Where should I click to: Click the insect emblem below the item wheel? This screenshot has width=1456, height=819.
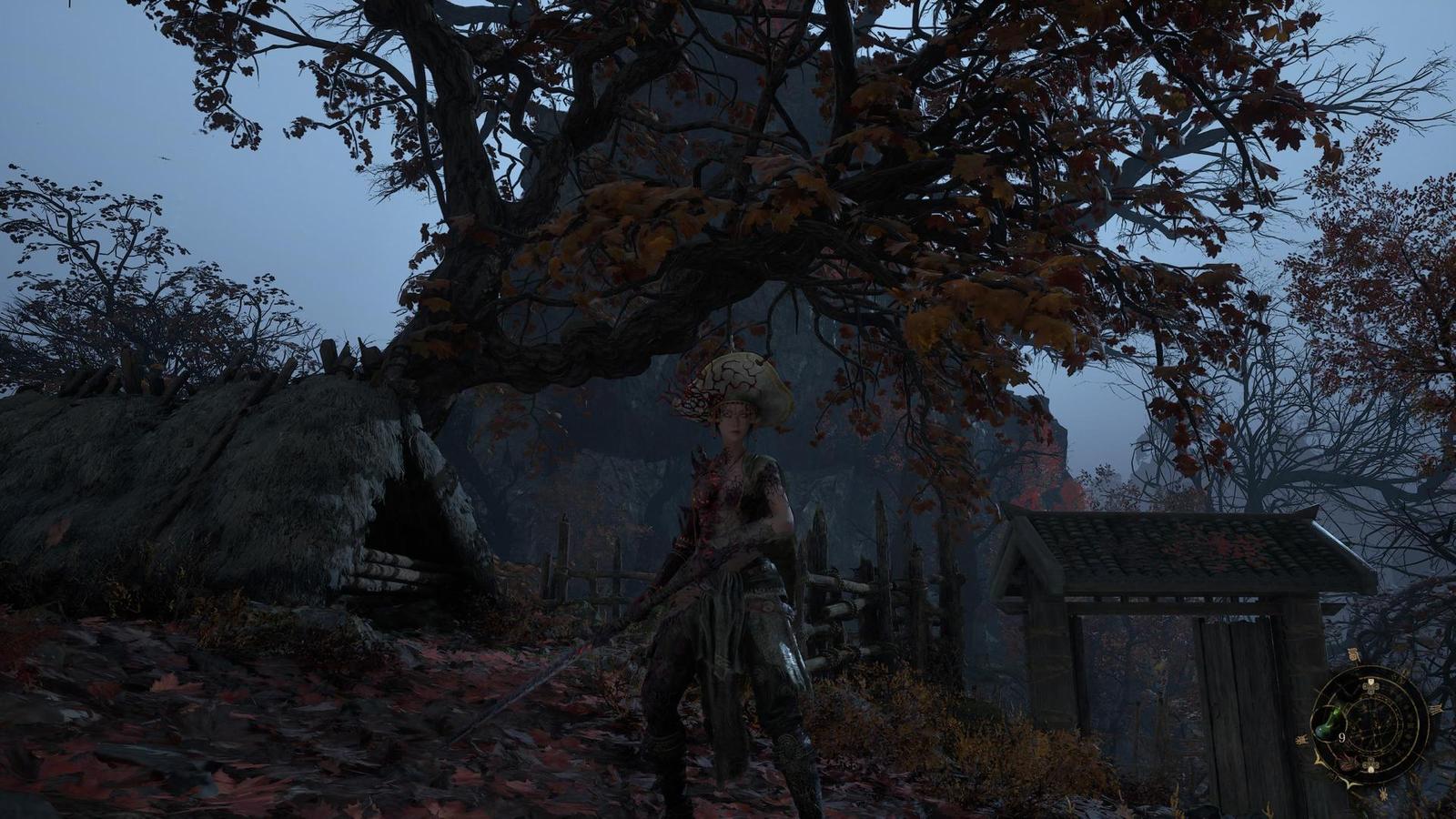coord(1383,794)
